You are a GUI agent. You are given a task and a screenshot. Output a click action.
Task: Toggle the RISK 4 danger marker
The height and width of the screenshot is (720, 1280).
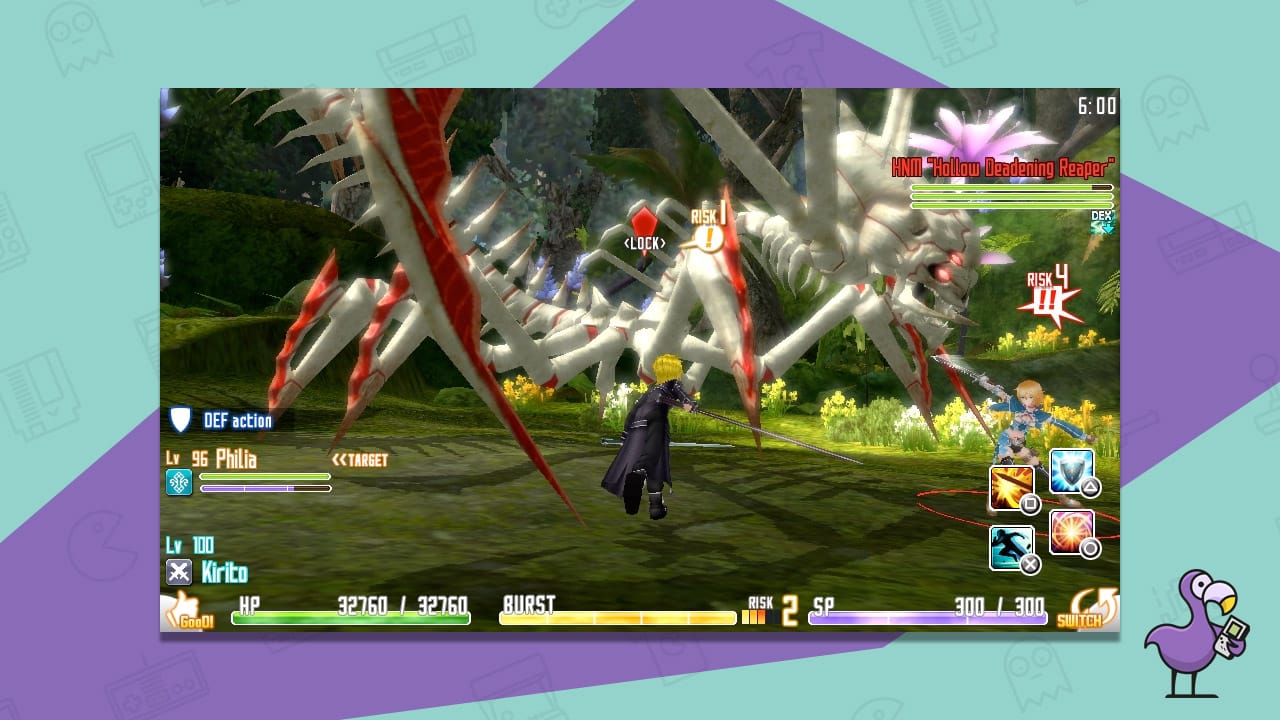1048,287
